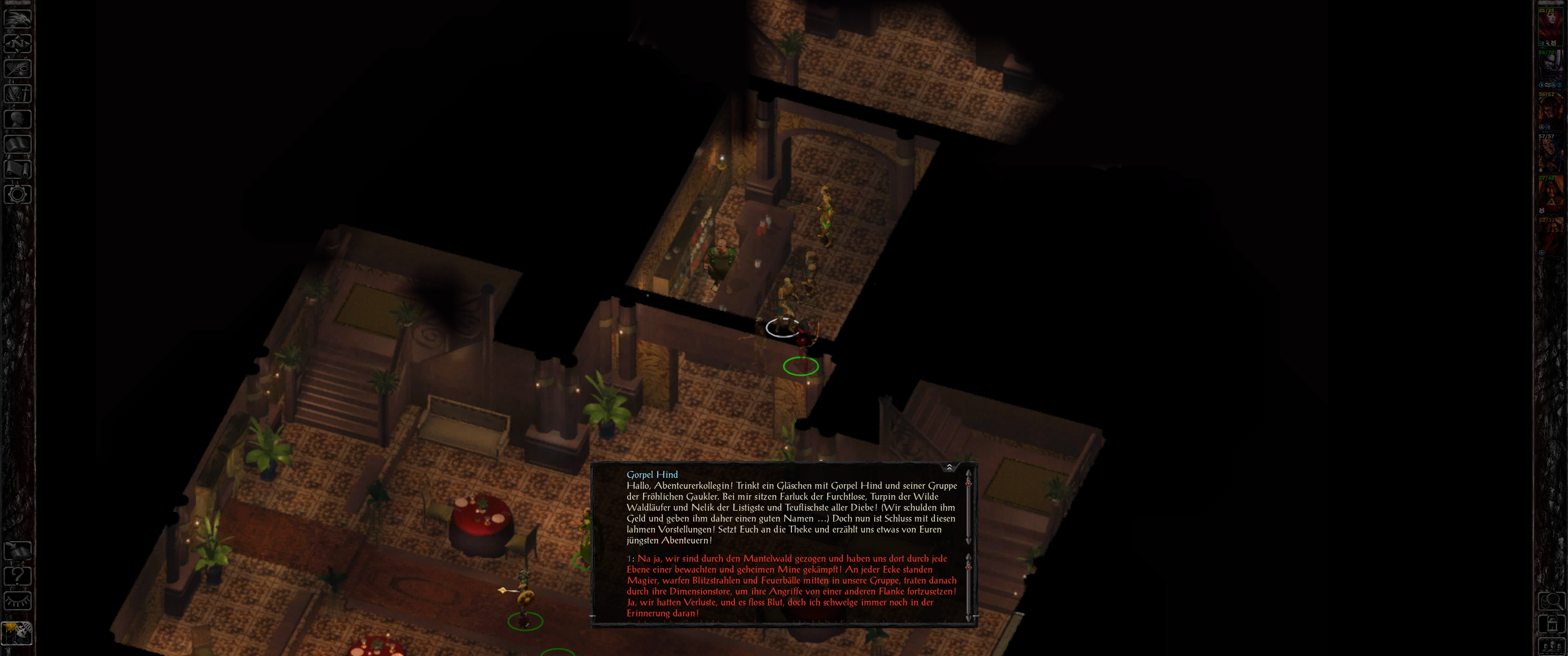1568x656 pixels.
Task: Select the whole party with the group icon
Action: 1551,646
